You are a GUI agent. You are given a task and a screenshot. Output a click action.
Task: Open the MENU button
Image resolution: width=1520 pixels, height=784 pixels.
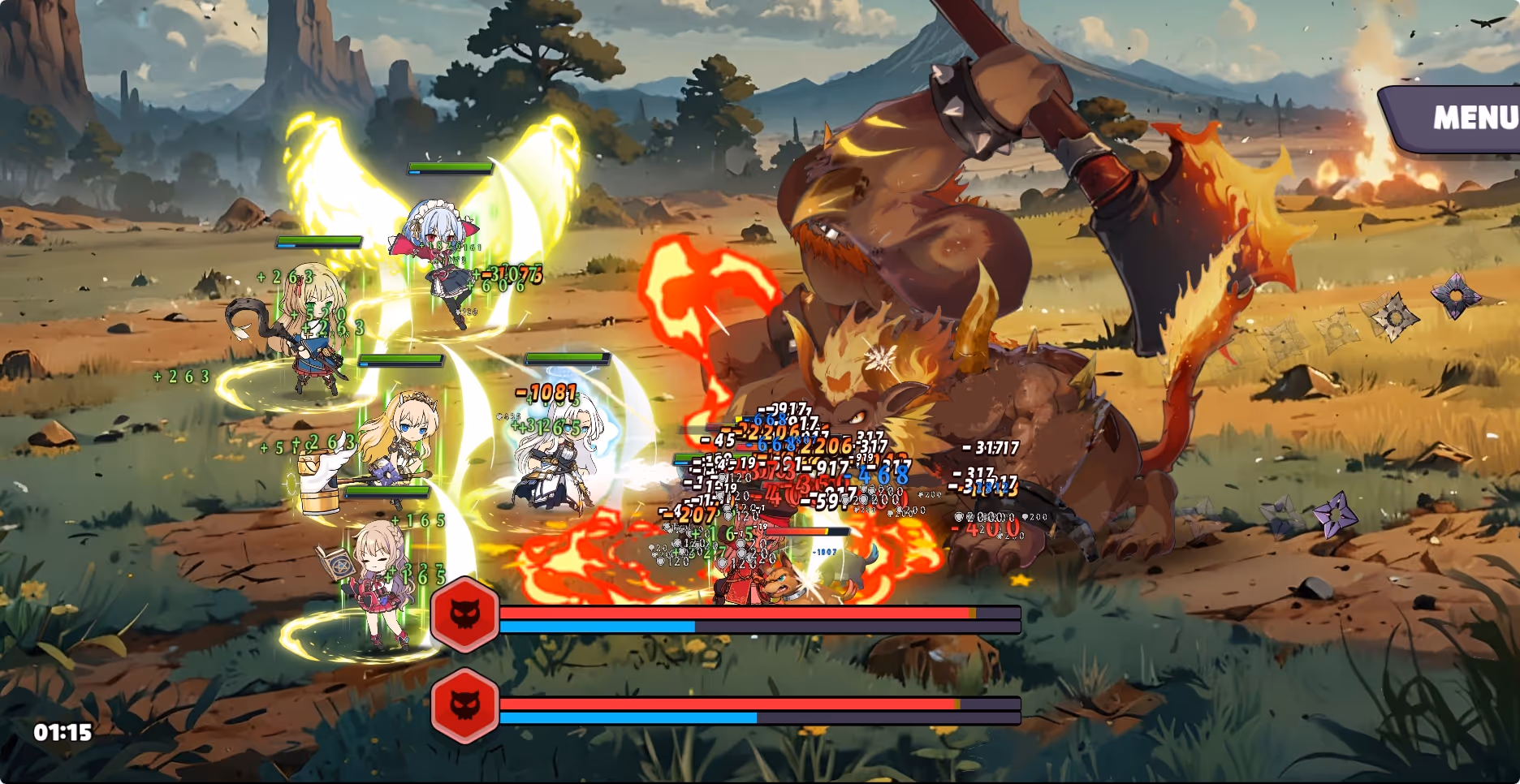tap(1466, 118)
